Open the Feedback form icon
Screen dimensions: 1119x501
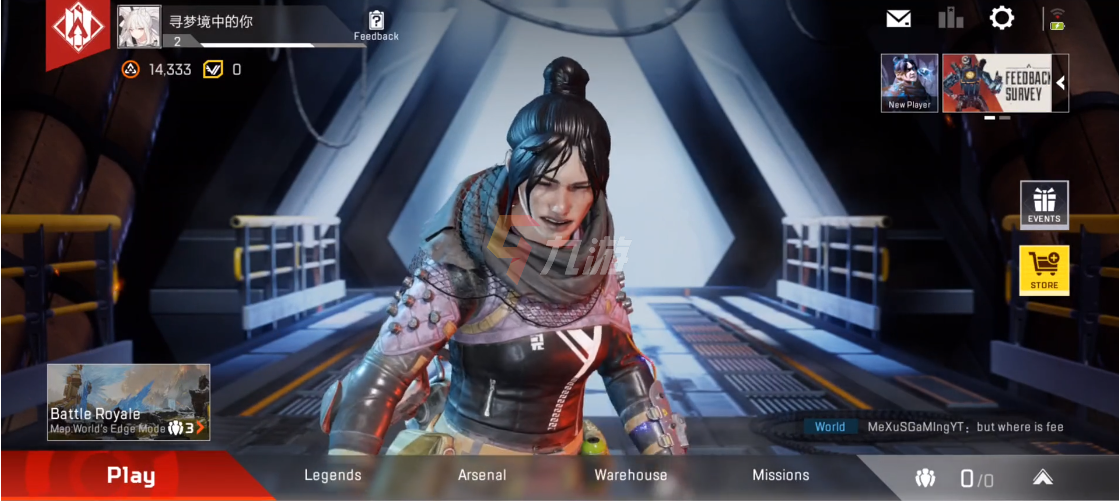376,24
